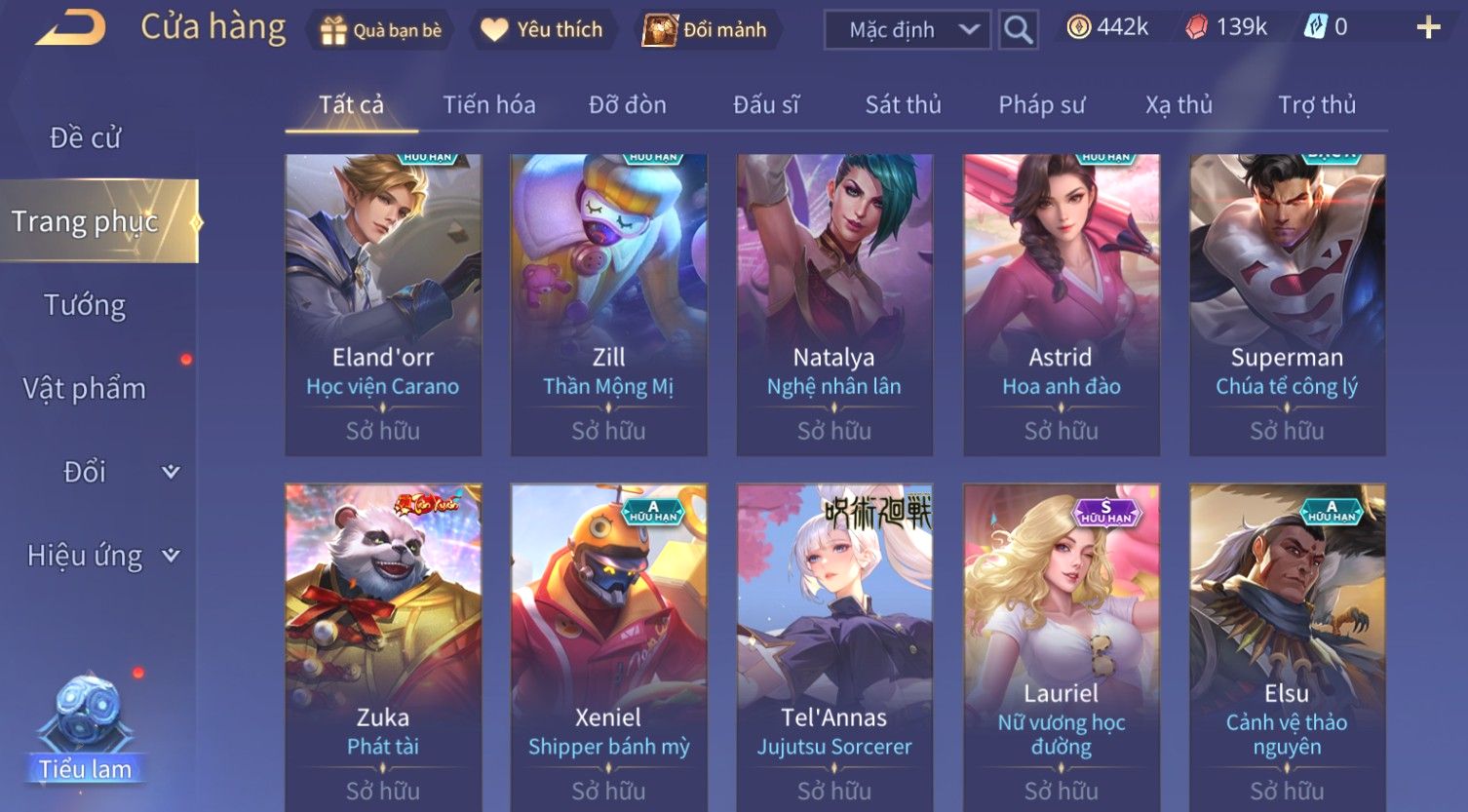
Task: Pick the Astrid Hoa anh đào skin
Action: click(x=1062, y=304)
